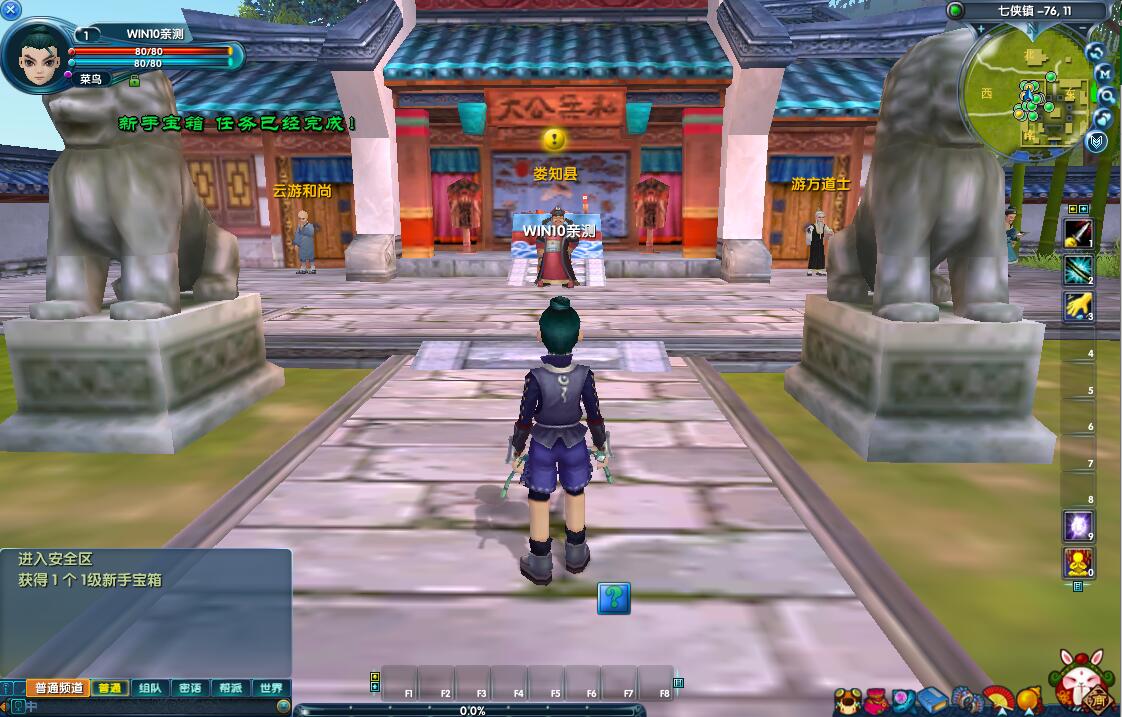Screen dimensions: 1122x717
Task: Use the meditation skill in slot 0
Action: (1077, 563)
